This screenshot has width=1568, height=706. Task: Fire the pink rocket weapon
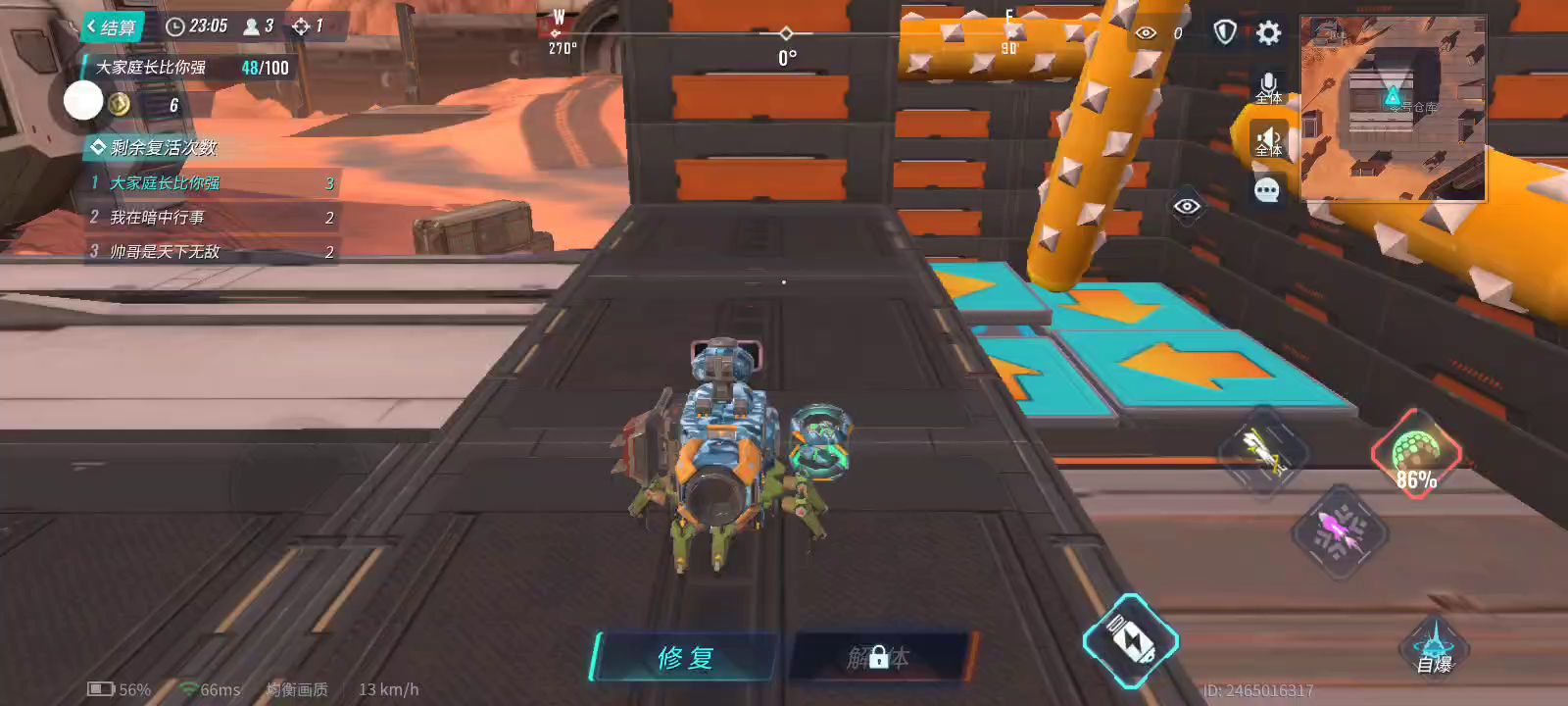(1340, 532)
